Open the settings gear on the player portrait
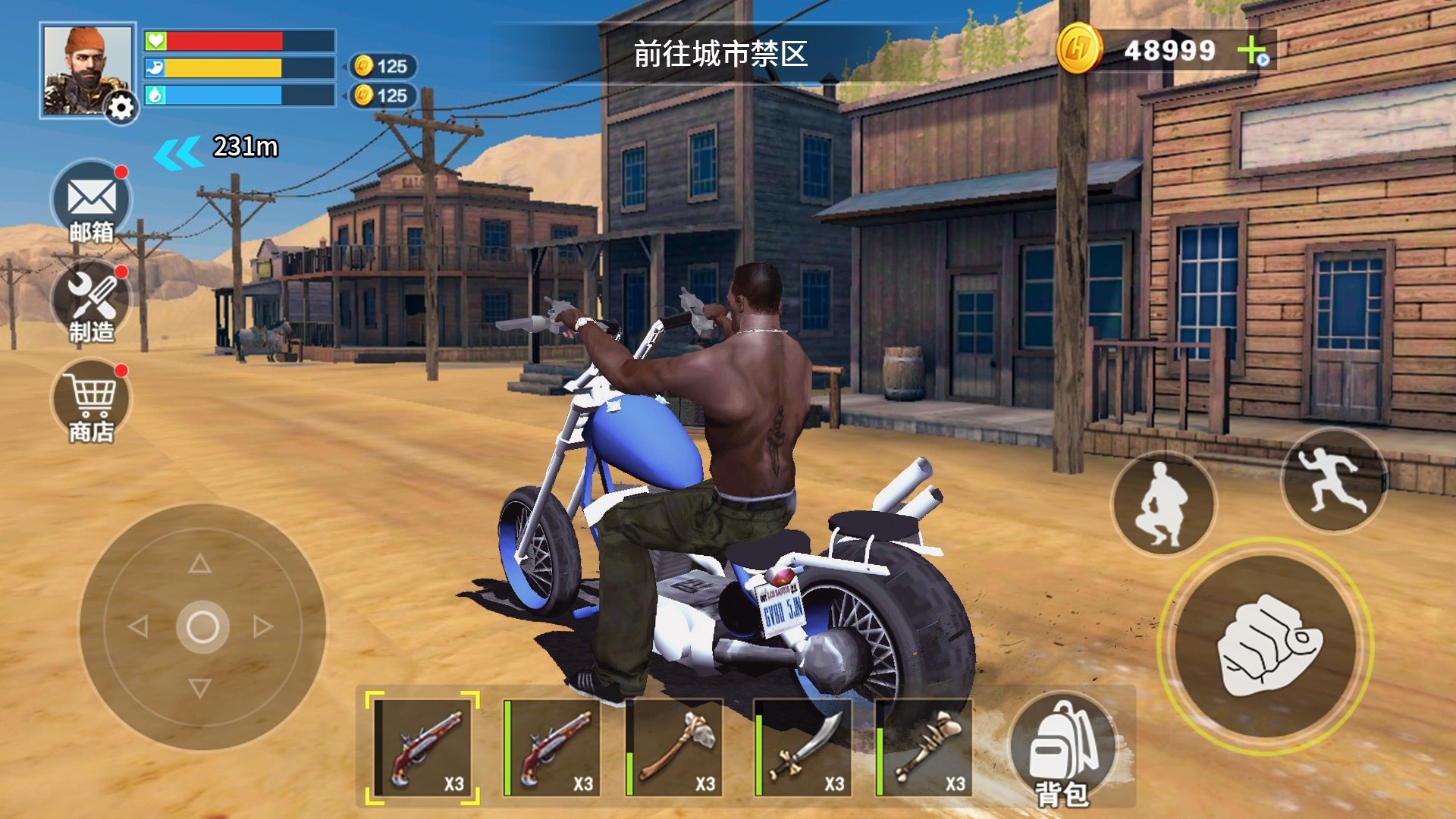This screenshot has width=1456, height=819. tap(121, 108)
